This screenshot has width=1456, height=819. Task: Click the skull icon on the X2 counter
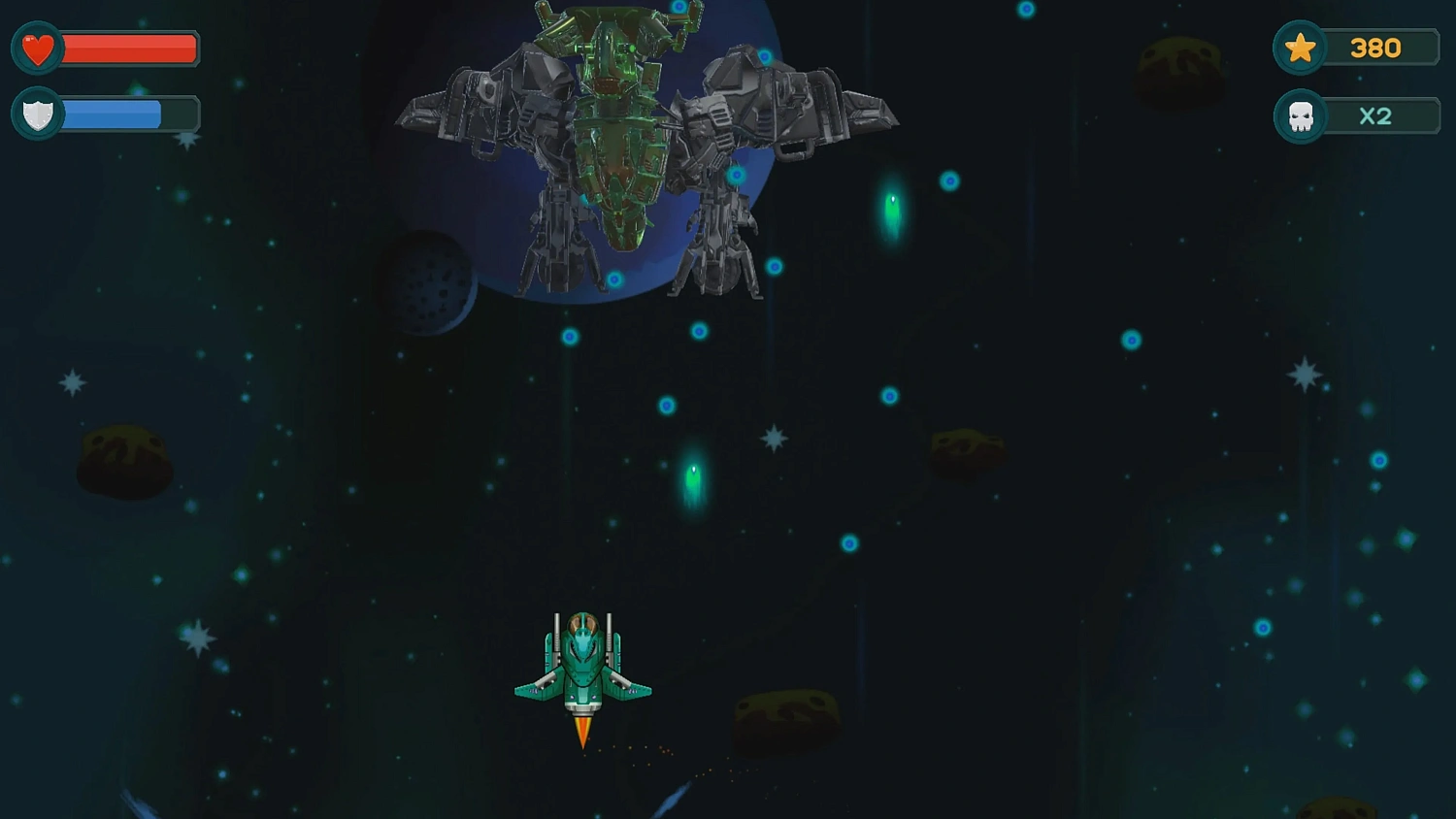(1301, 115)
